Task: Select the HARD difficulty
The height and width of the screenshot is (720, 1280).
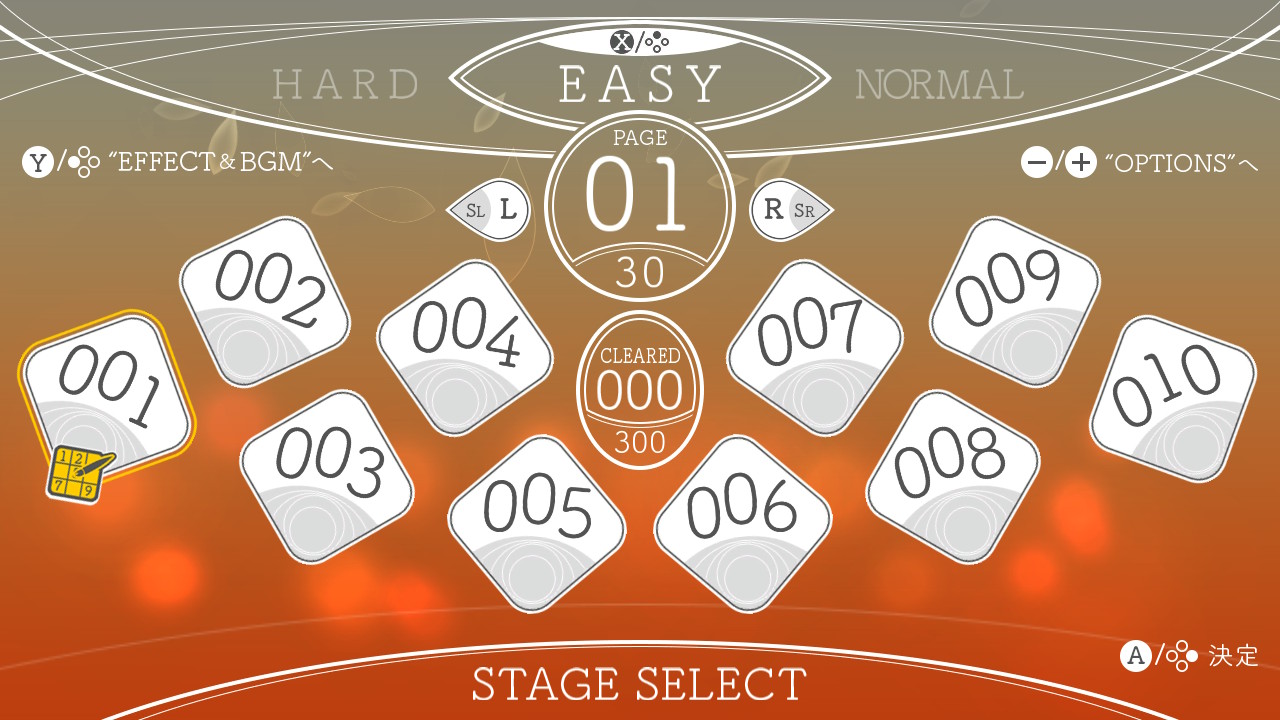Action: click(343, 84)
